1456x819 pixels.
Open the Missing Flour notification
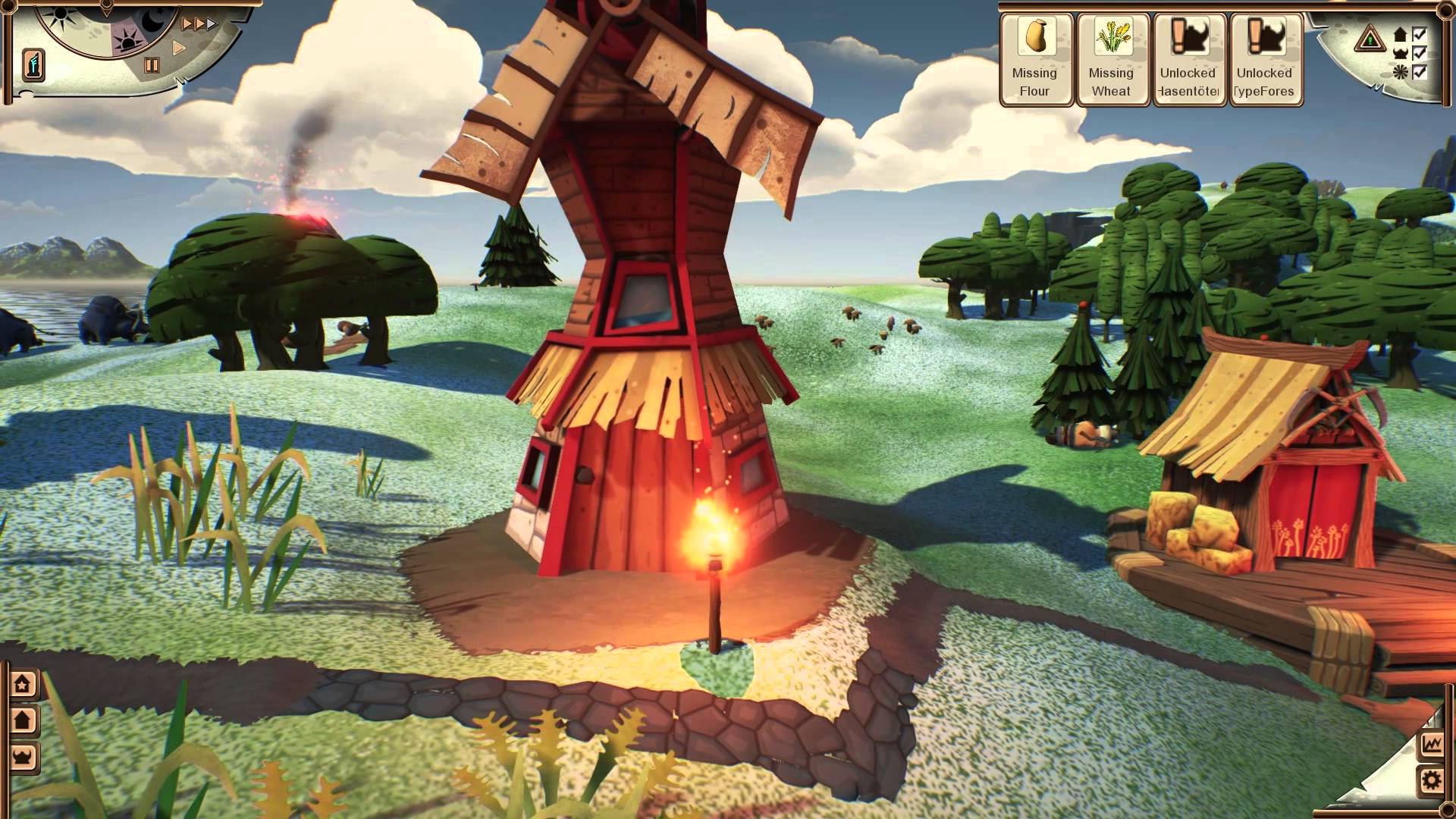1034,59
